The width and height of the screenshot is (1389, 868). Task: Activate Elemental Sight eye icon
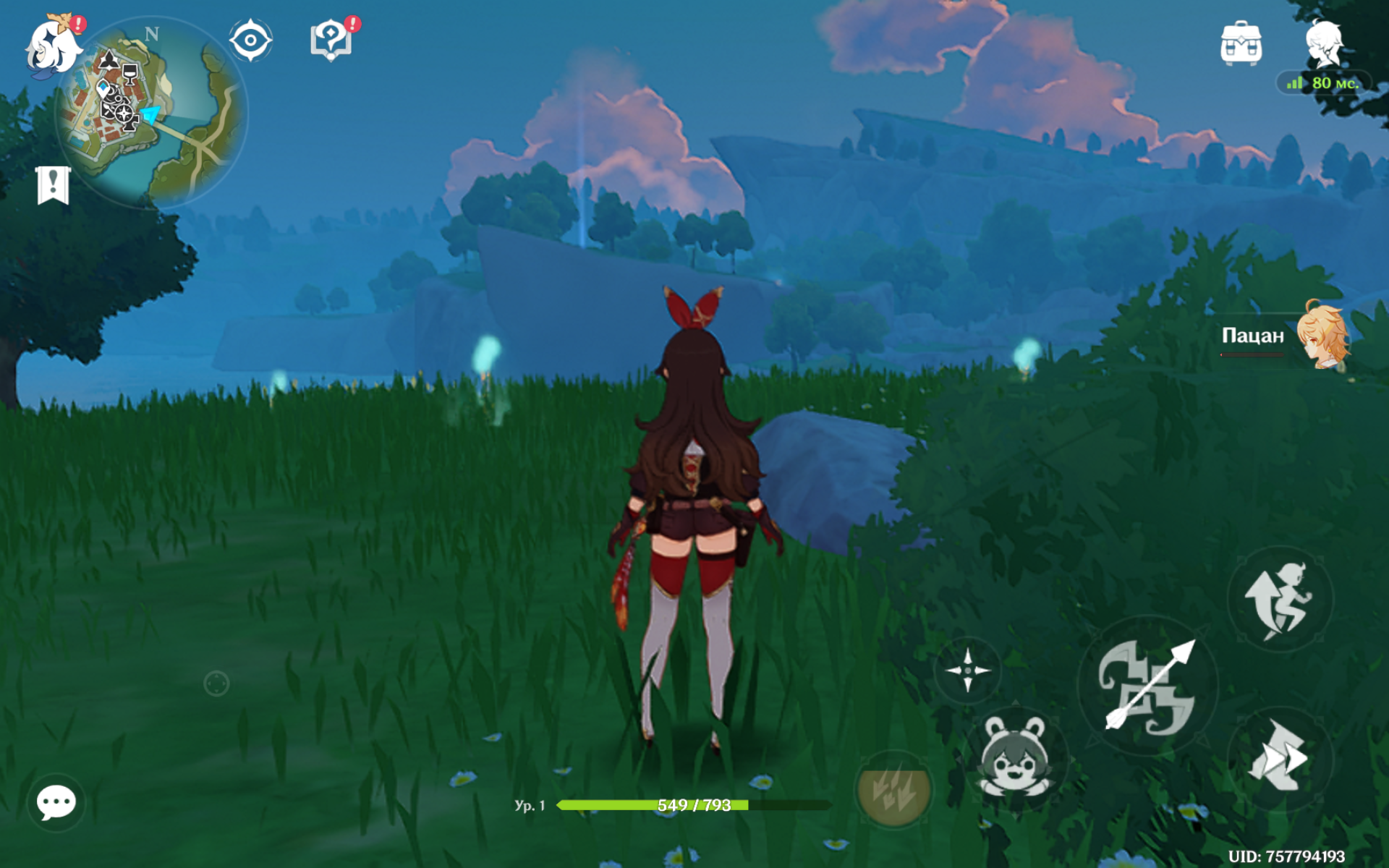pos(250,41)
